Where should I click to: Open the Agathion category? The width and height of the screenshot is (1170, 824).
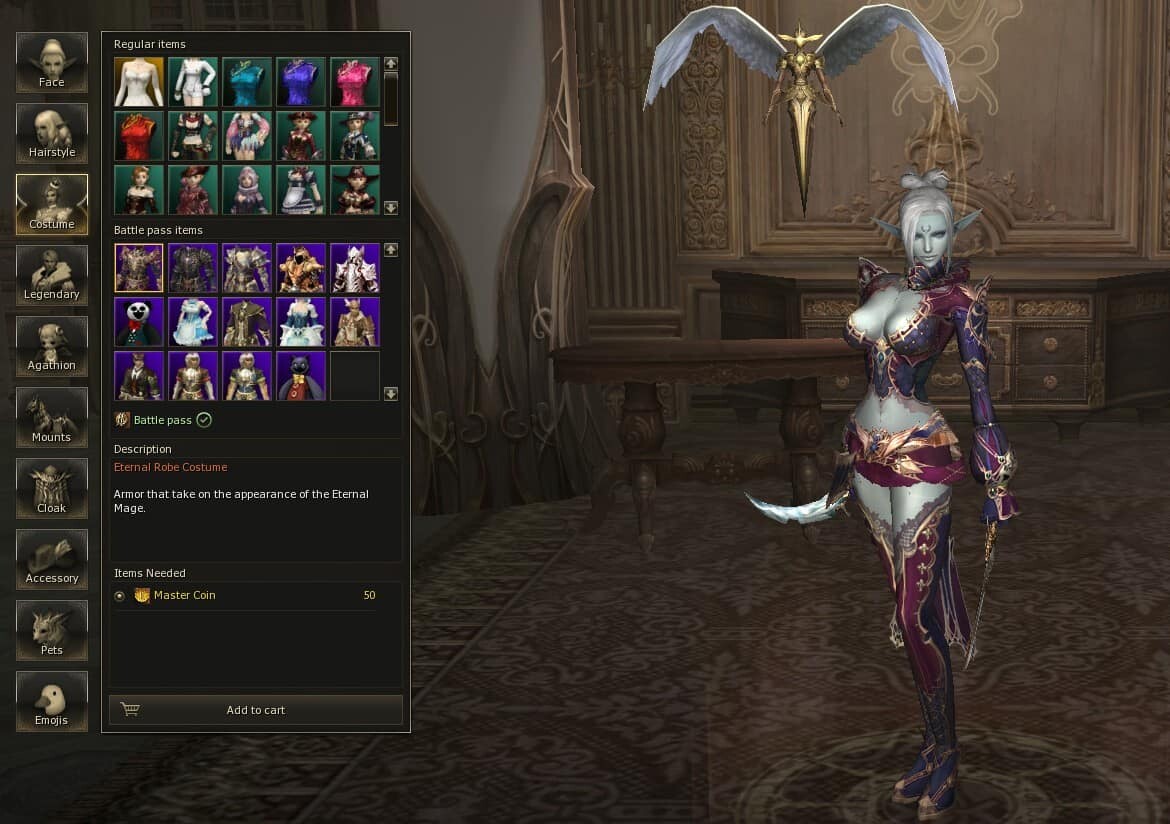coord(52,346)
